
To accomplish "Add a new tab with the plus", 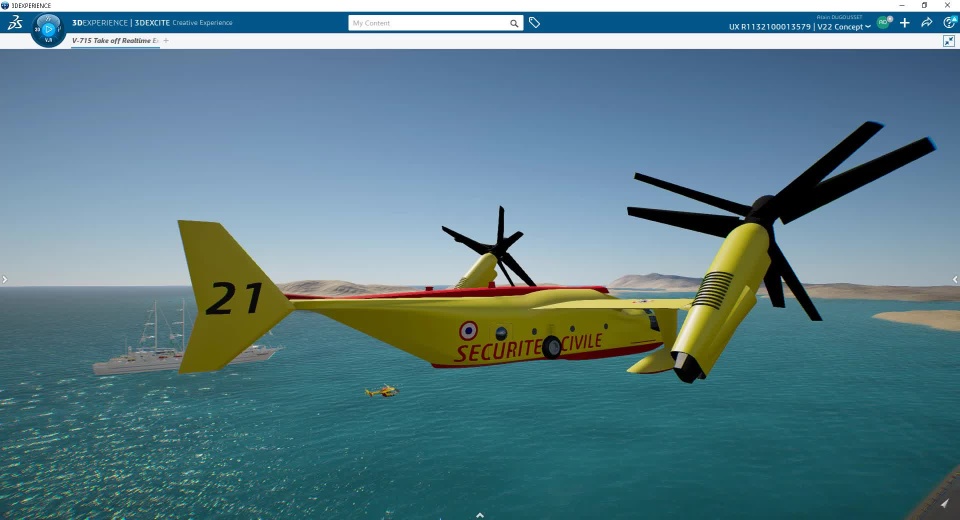I will pyautogui.click(x=166, y=41).
